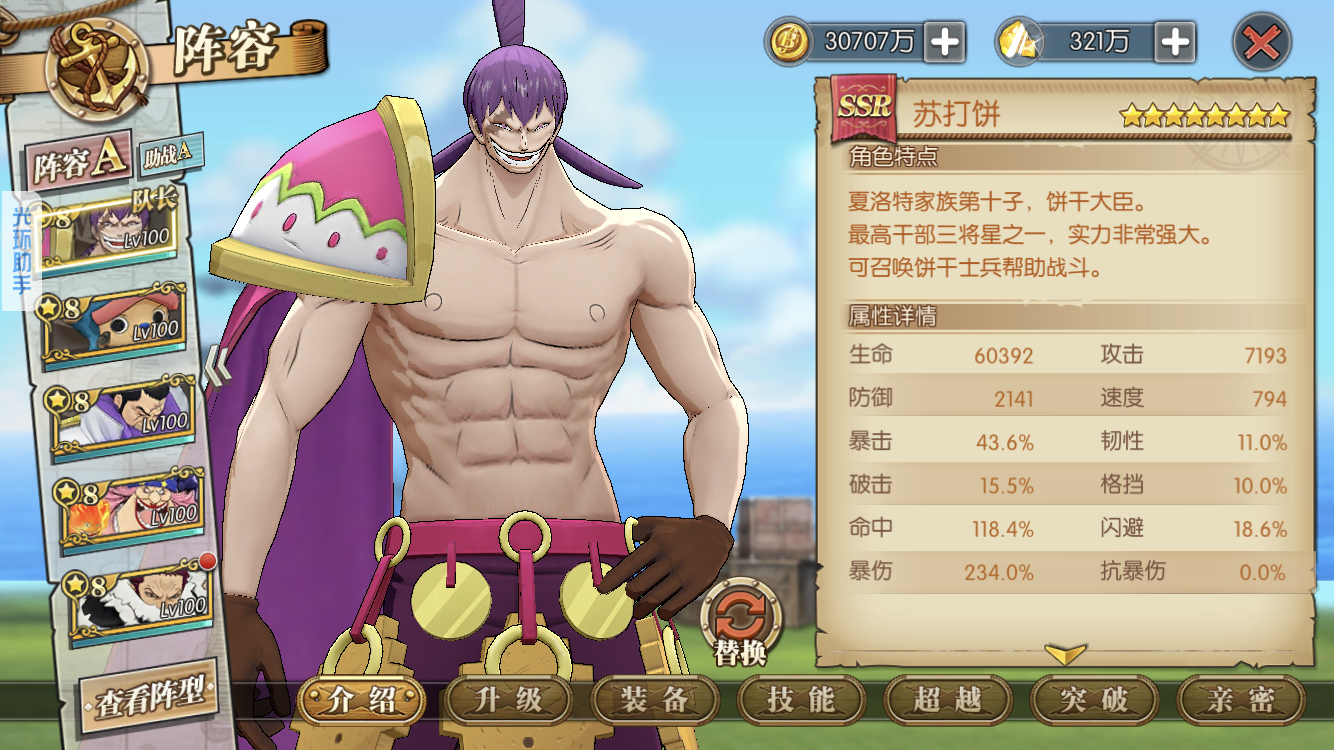
Task: Select the 介绍 introduction tab
Action: pyautogui.click(x=361, y=700)
